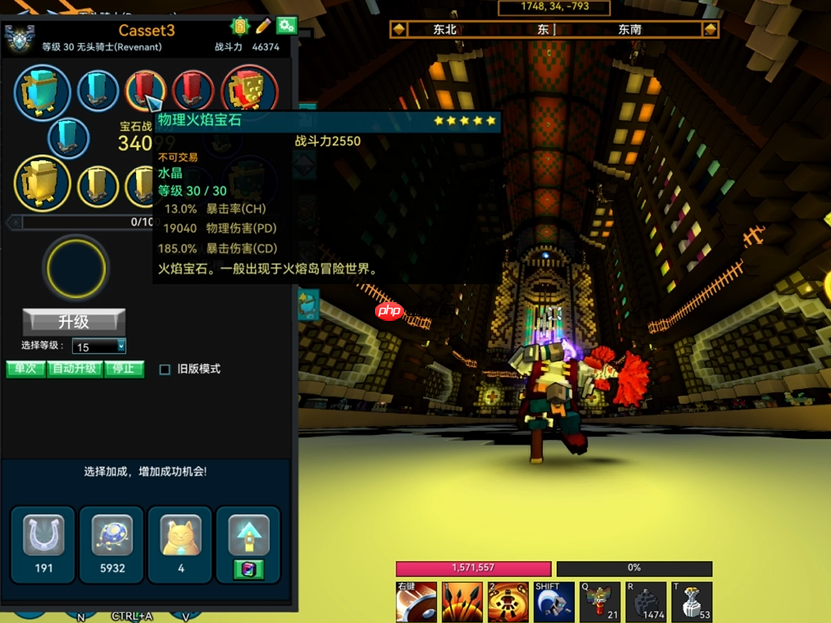Open the 选择等级 level dropdown
The height and width of the screenshot is (623, 831).
(x=99, y=346)
